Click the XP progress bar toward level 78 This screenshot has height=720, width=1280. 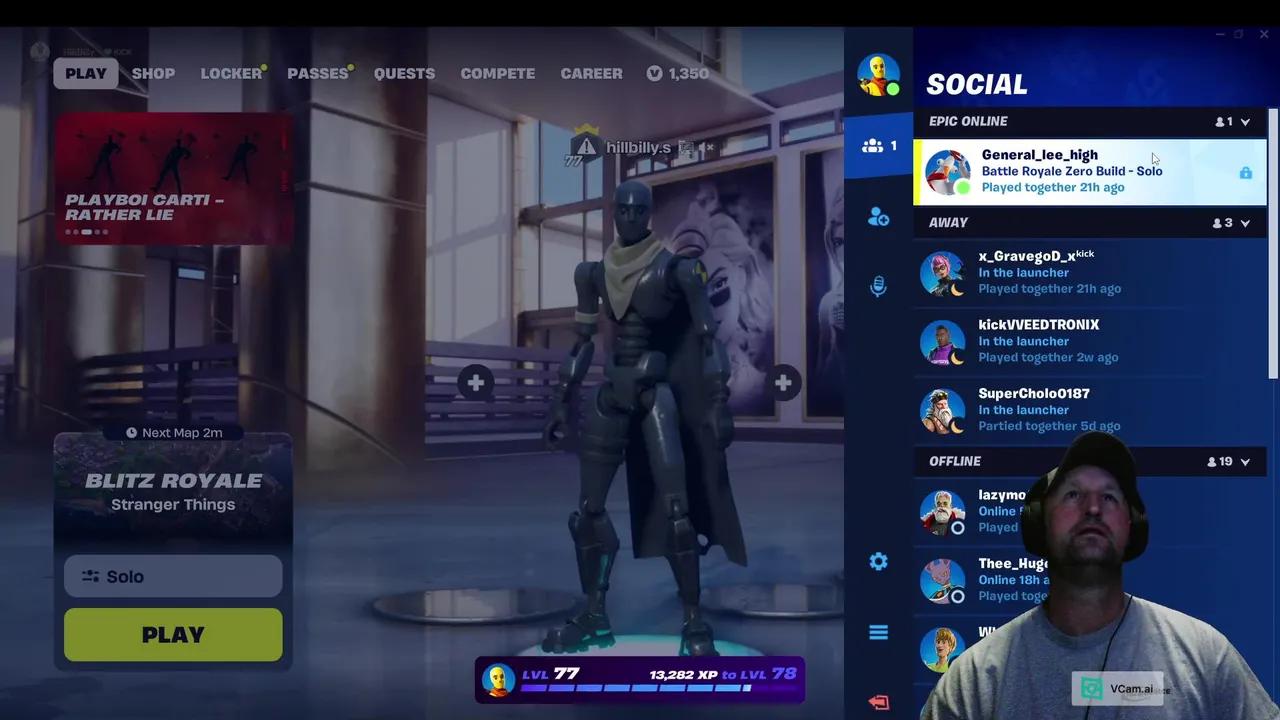point(640,688)
